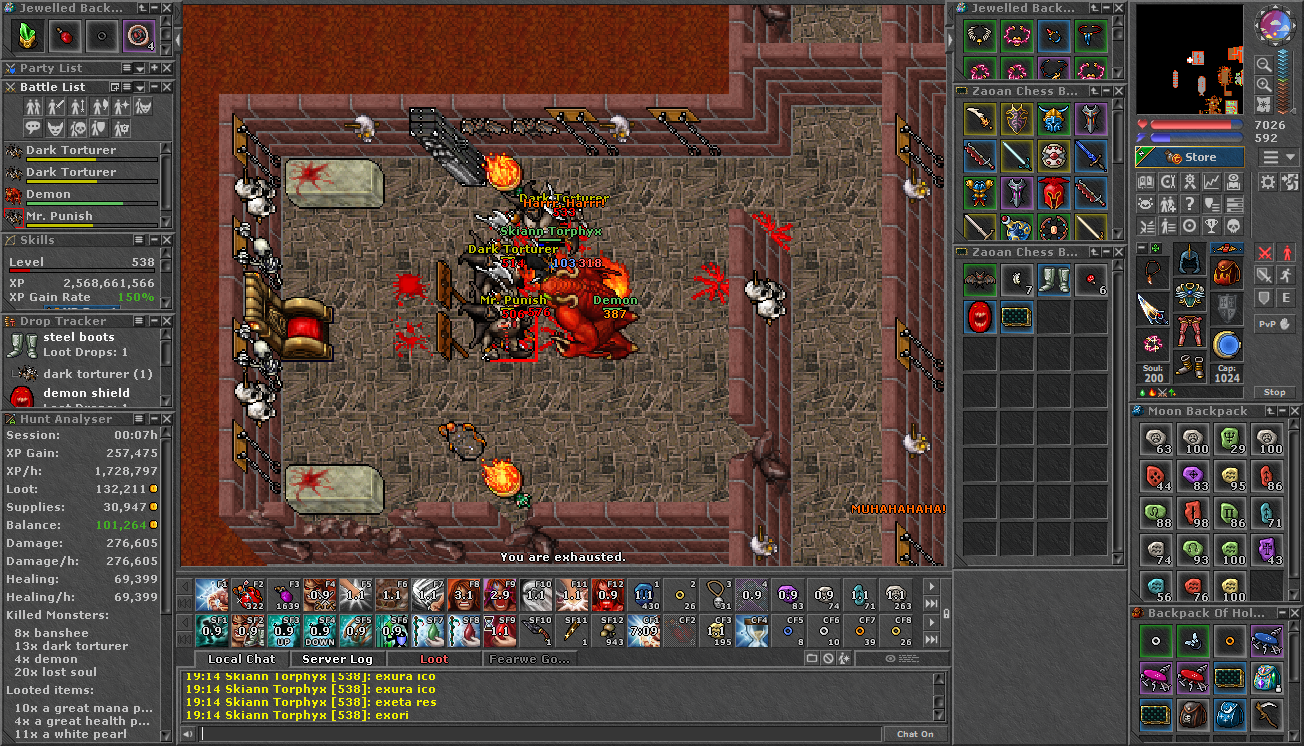
Task: Open the Loot chat tab
Action: [x=434, y=658]
